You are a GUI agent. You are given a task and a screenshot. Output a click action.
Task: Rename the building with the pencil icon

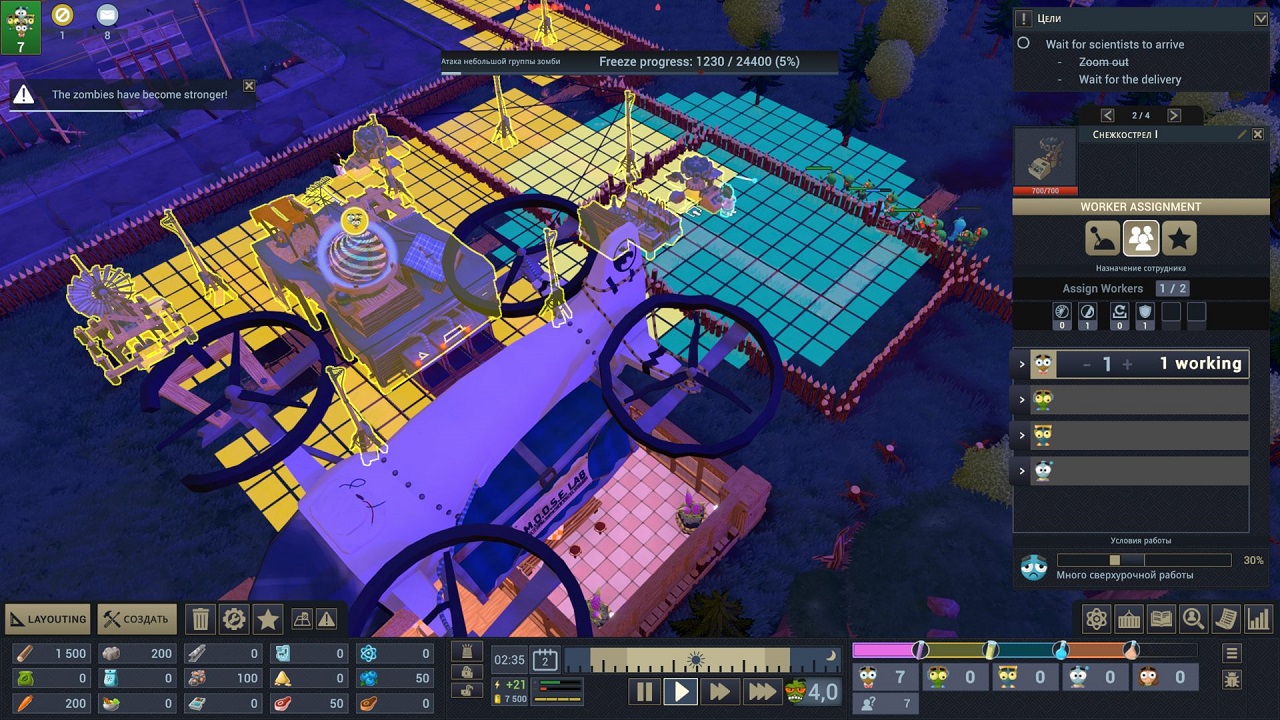click(x=1242, y=134)
